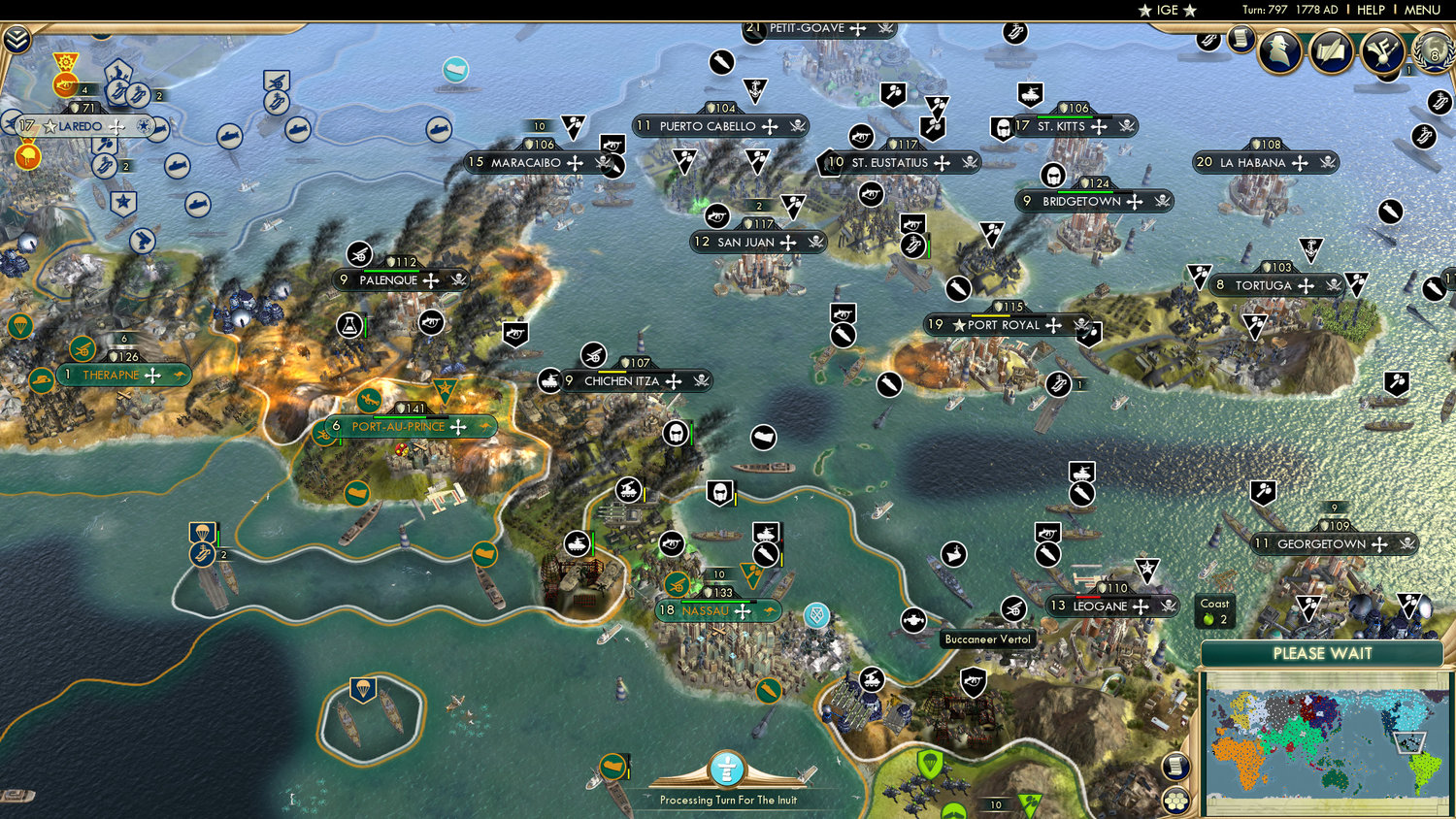Open map options via the scroll icon beside minimap
This screenshot has width=1456, height=819.
tap(1175, 766)
